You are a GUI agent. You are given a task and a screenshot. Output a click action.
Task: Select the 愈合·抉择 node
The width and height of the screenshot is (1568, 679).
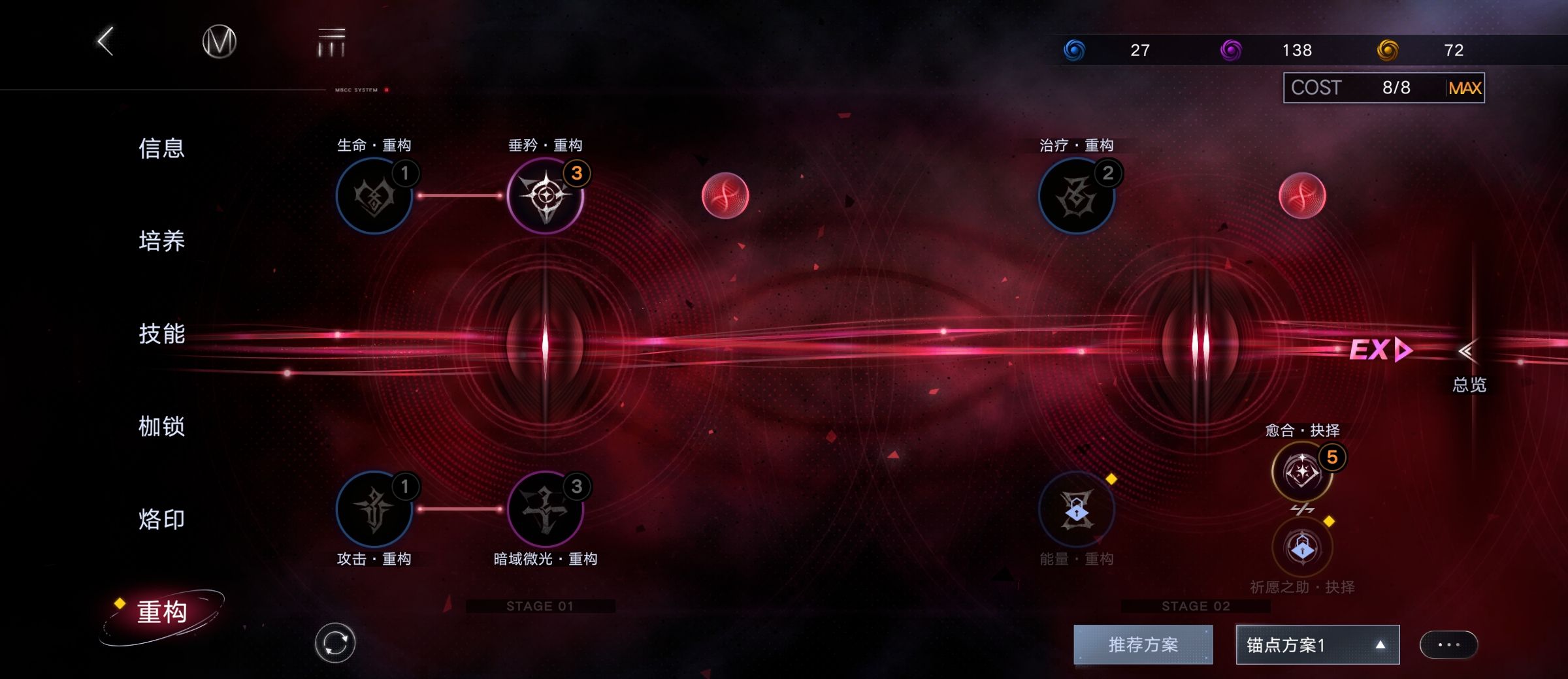(x=1302, y=471)
